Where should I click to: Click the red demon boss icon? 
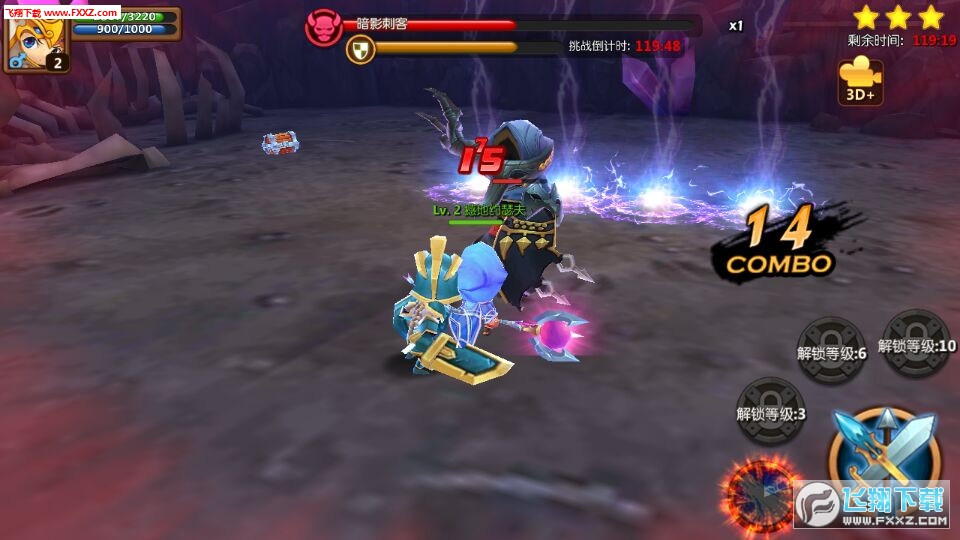323,27
